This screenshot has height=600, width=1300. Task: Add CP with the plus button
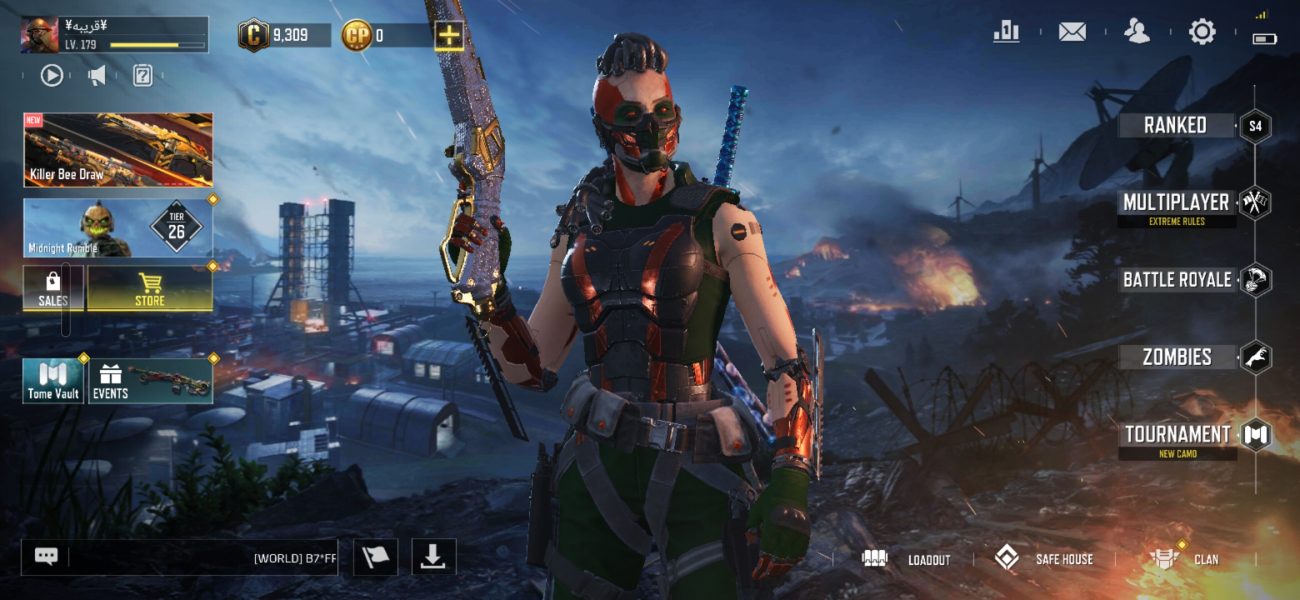[x=449, y=36]
